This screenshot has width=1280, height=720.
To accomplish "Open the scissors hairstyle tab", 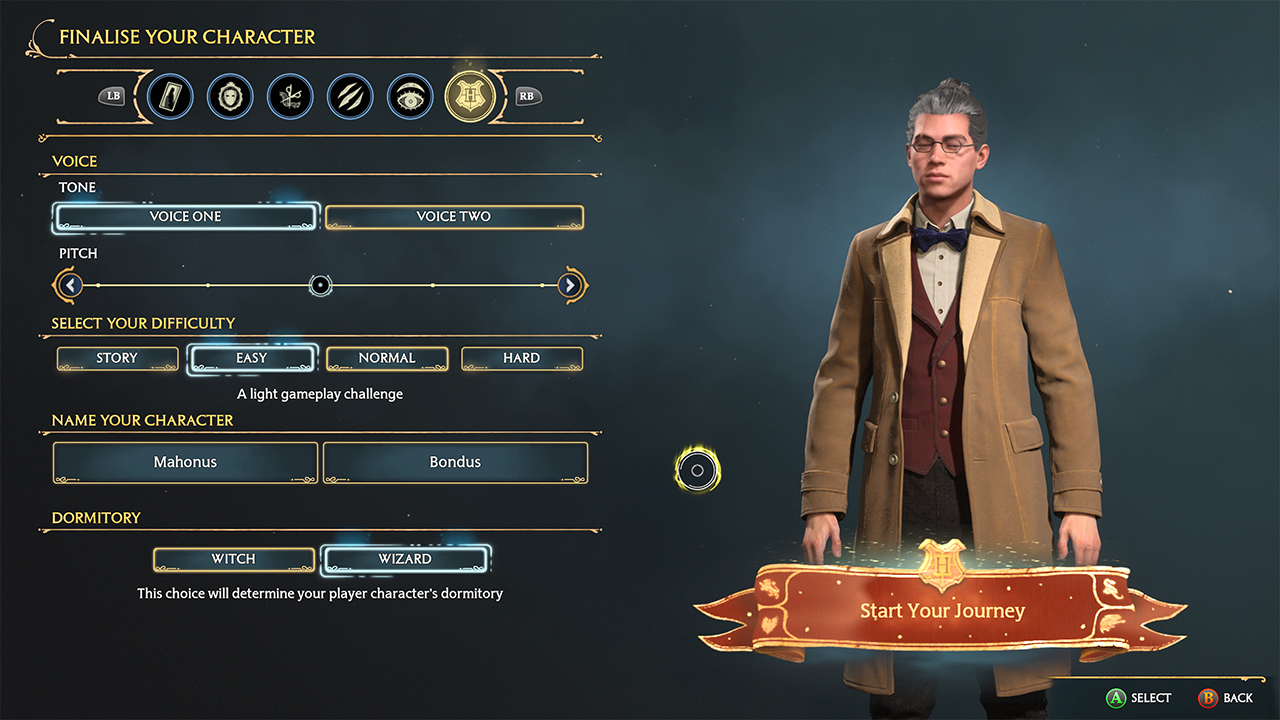I will click(x=290, y=97).
